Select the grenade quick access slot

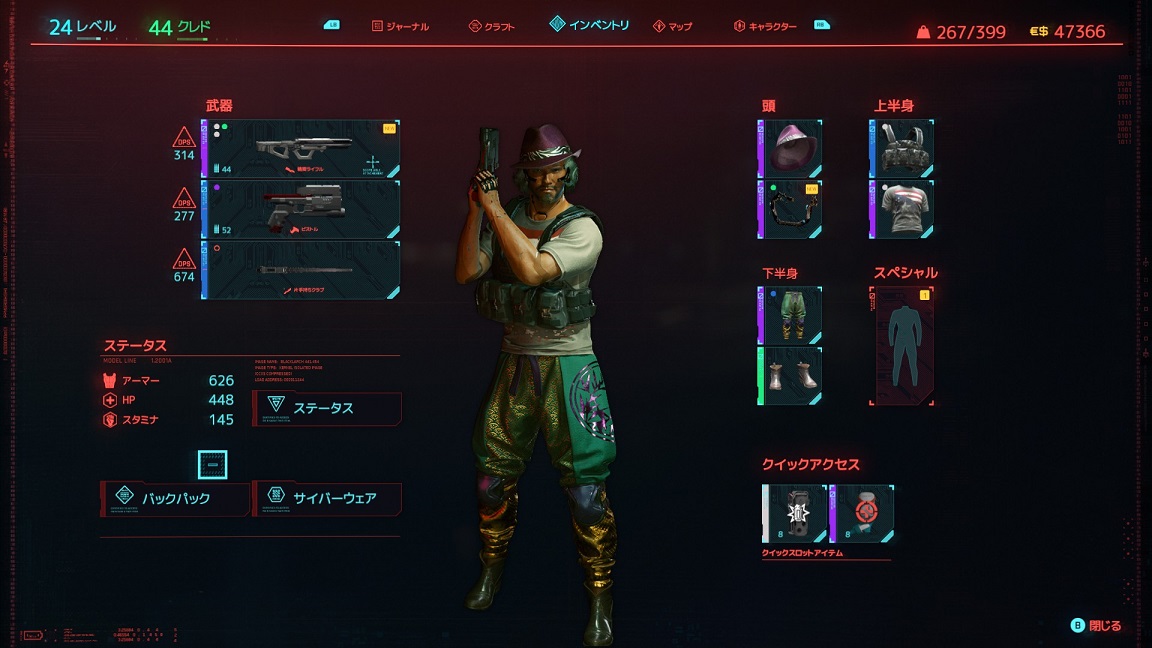click(795, 514)
